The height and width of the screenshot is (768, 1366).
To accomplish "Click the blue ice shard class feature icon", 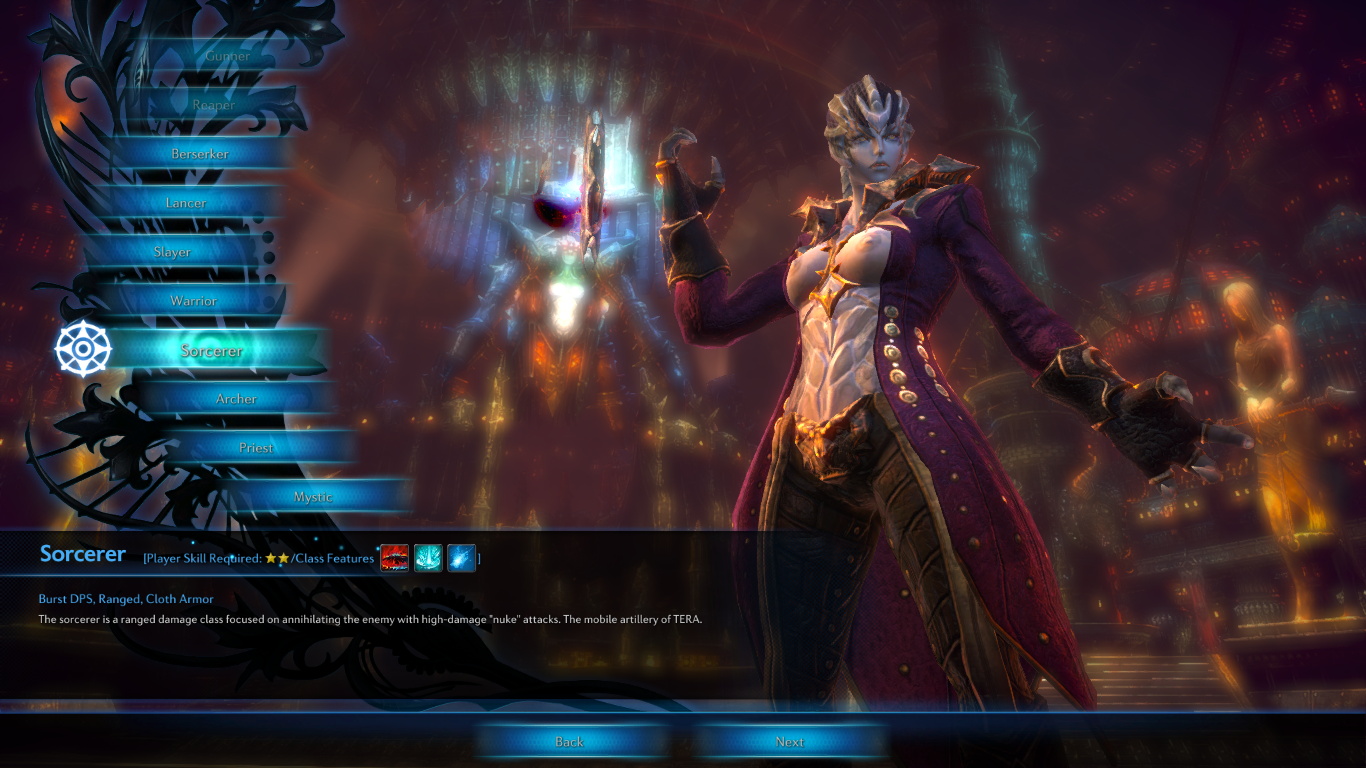I will (x=461, y=558).
